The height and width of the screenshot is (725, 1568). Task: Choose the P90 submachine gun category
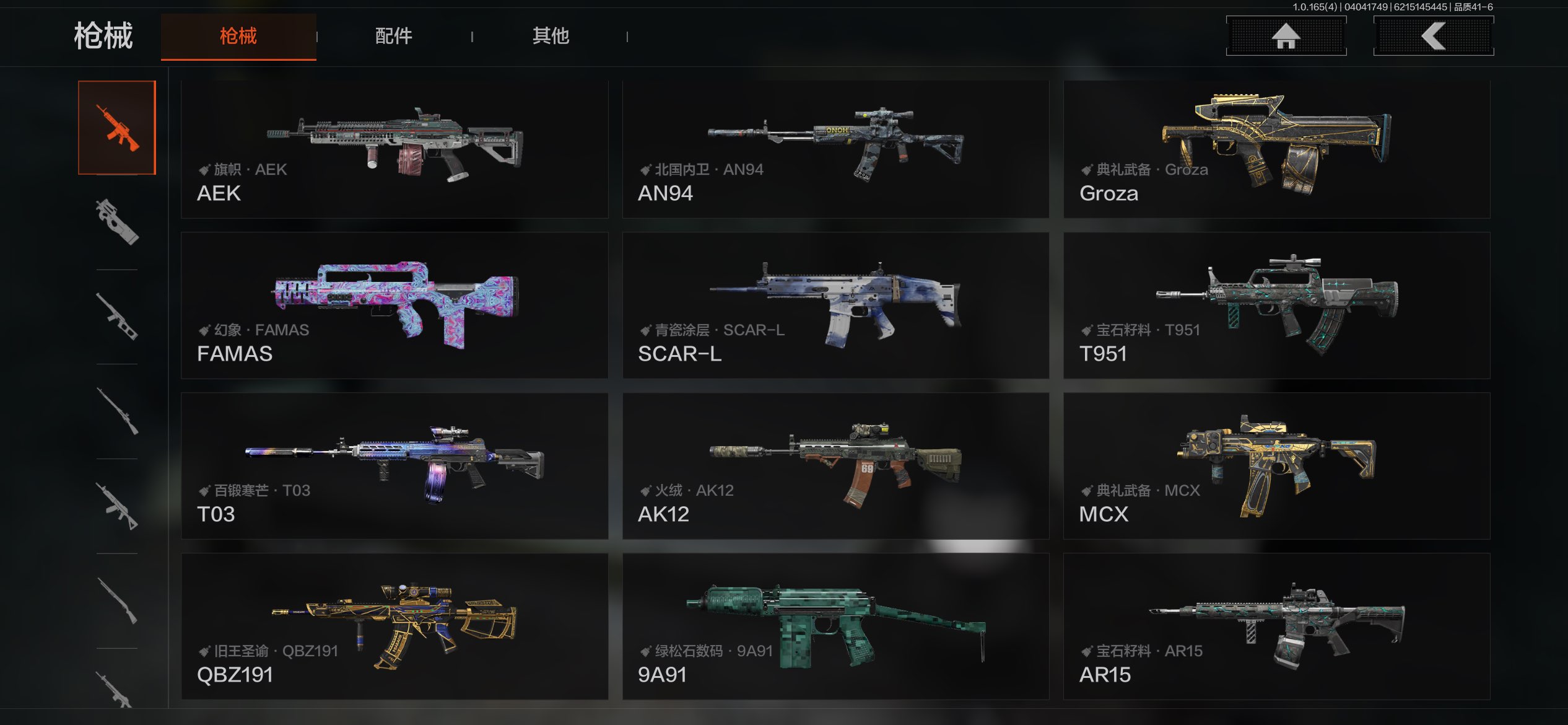tap(117, 222)
